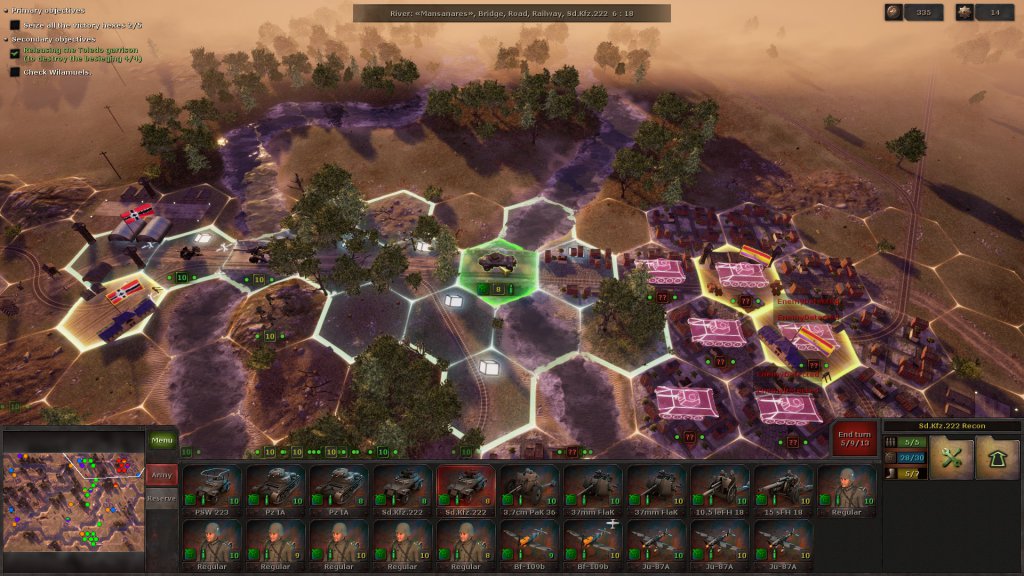Open the green Menu button
The width and height of the screenshot is (1024, 576).
click(161, 440)
